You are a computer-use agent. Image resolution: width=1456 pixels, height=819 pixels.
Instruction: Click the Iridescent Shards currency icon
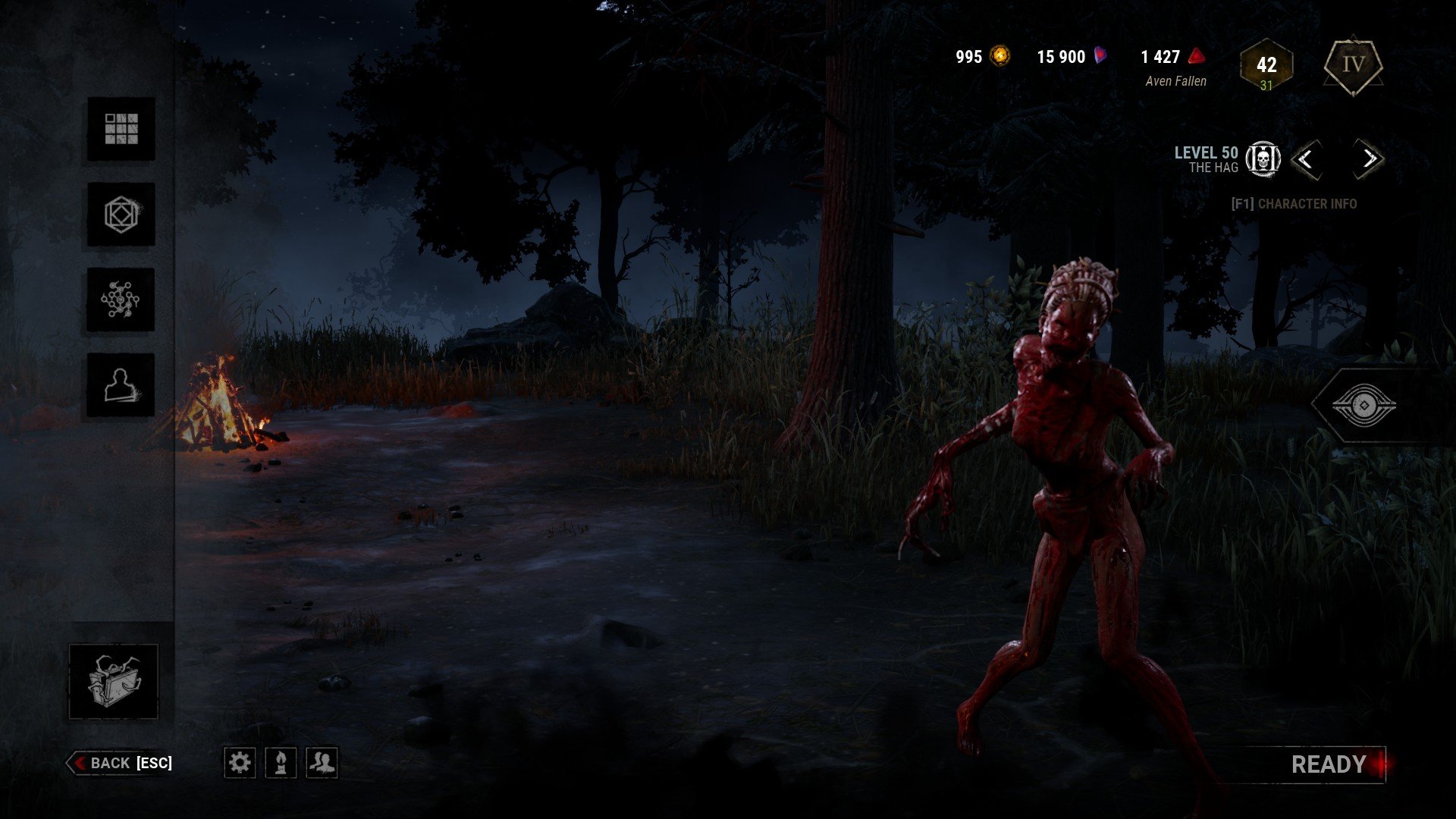pyautogui.click(x=1100, y=56)
